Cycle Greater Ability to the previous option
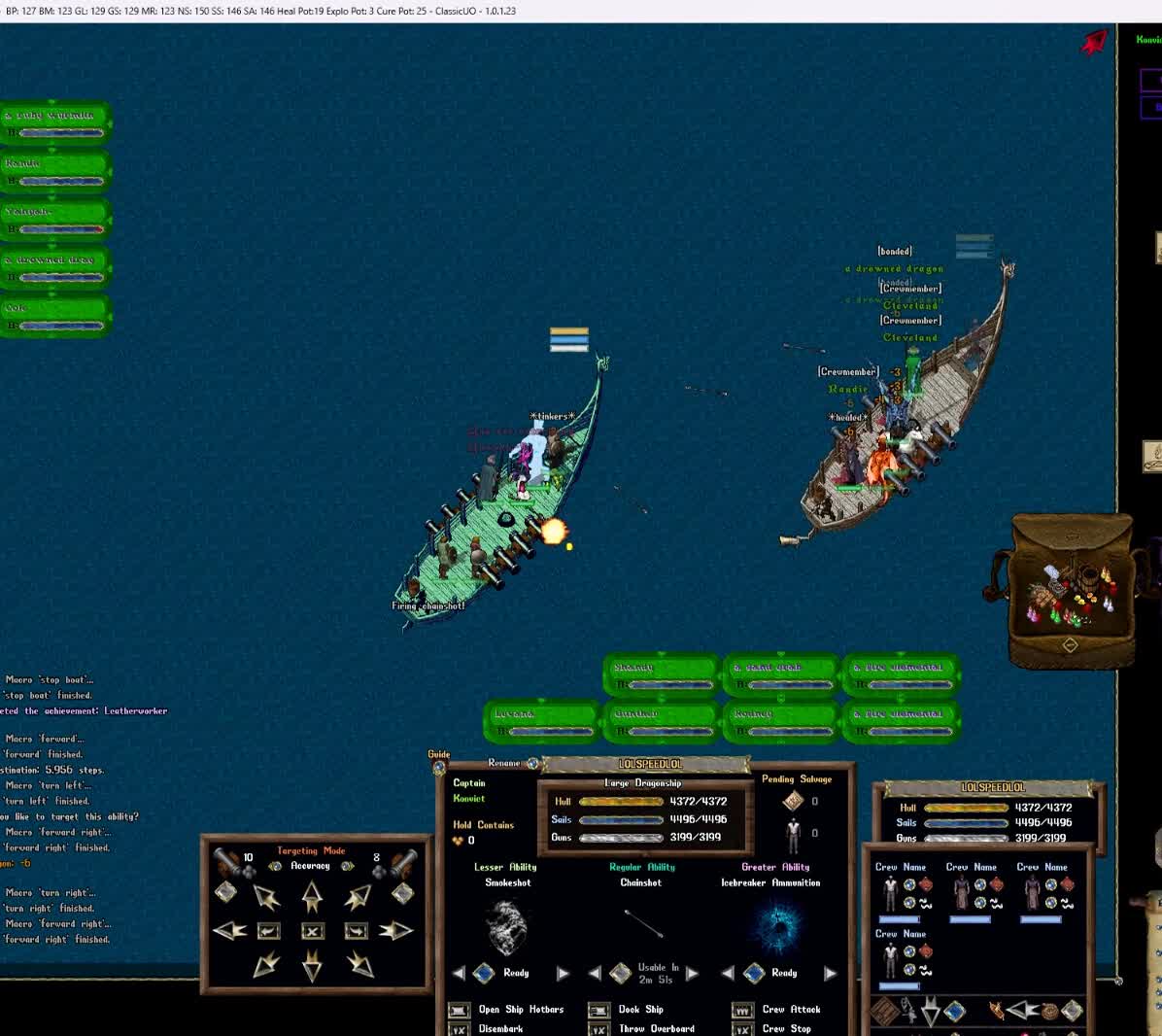 point(728,973)
